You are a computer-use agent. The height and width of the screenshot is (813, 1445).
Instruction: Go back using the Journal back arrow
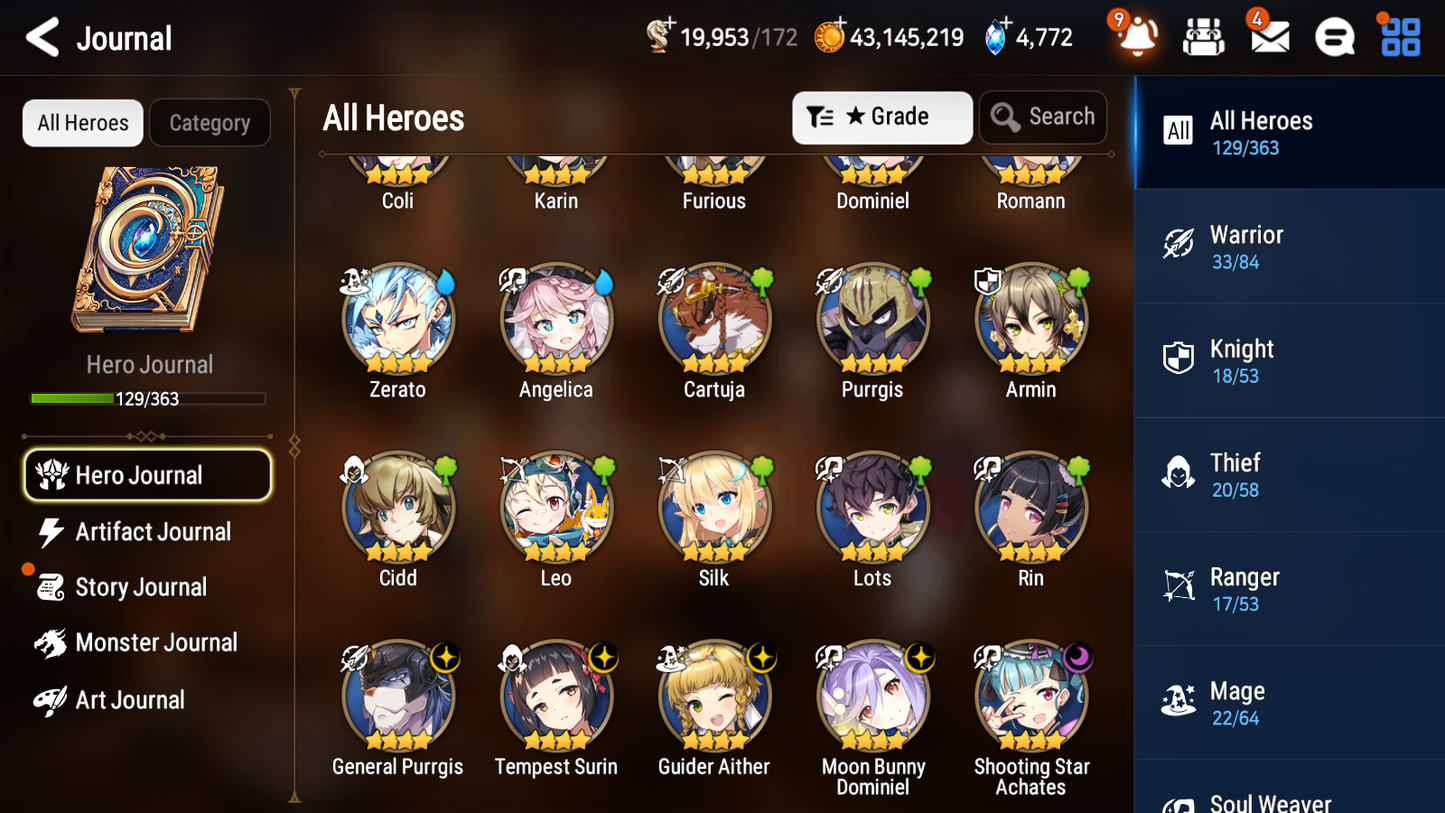pyautogui.click(x=42, y=37)
